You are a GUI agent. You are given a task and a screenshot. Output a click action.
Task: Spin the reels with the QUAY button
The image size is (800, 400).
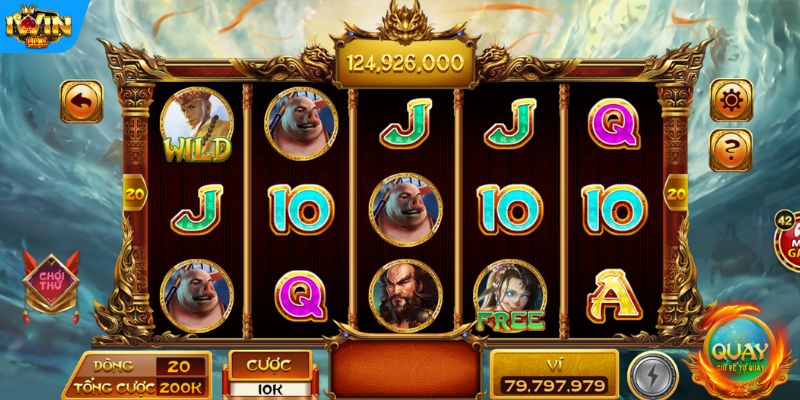coord(738,353)
